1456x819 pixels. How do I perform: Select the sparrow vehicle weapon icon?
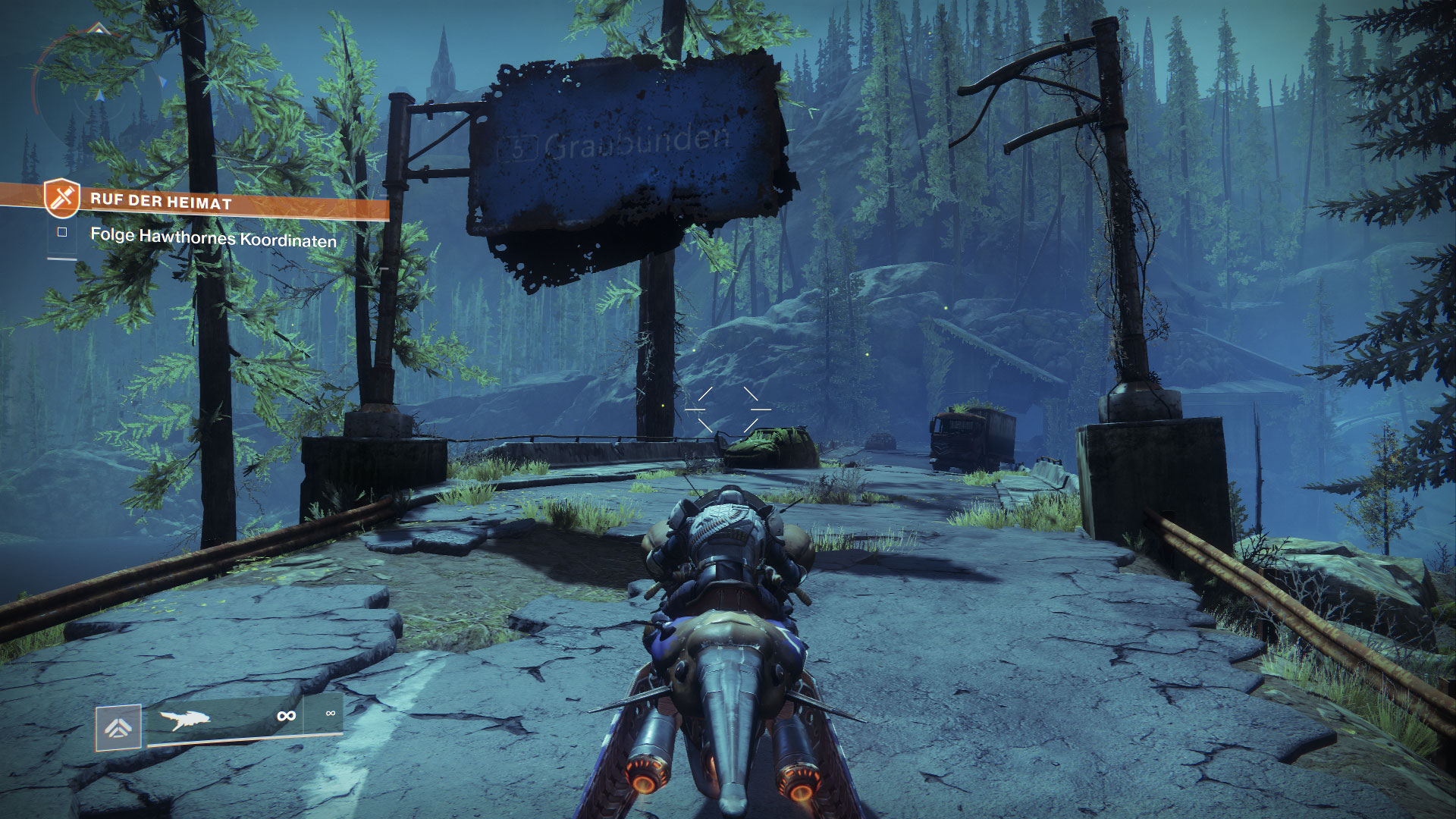click(x=184, y=717)
